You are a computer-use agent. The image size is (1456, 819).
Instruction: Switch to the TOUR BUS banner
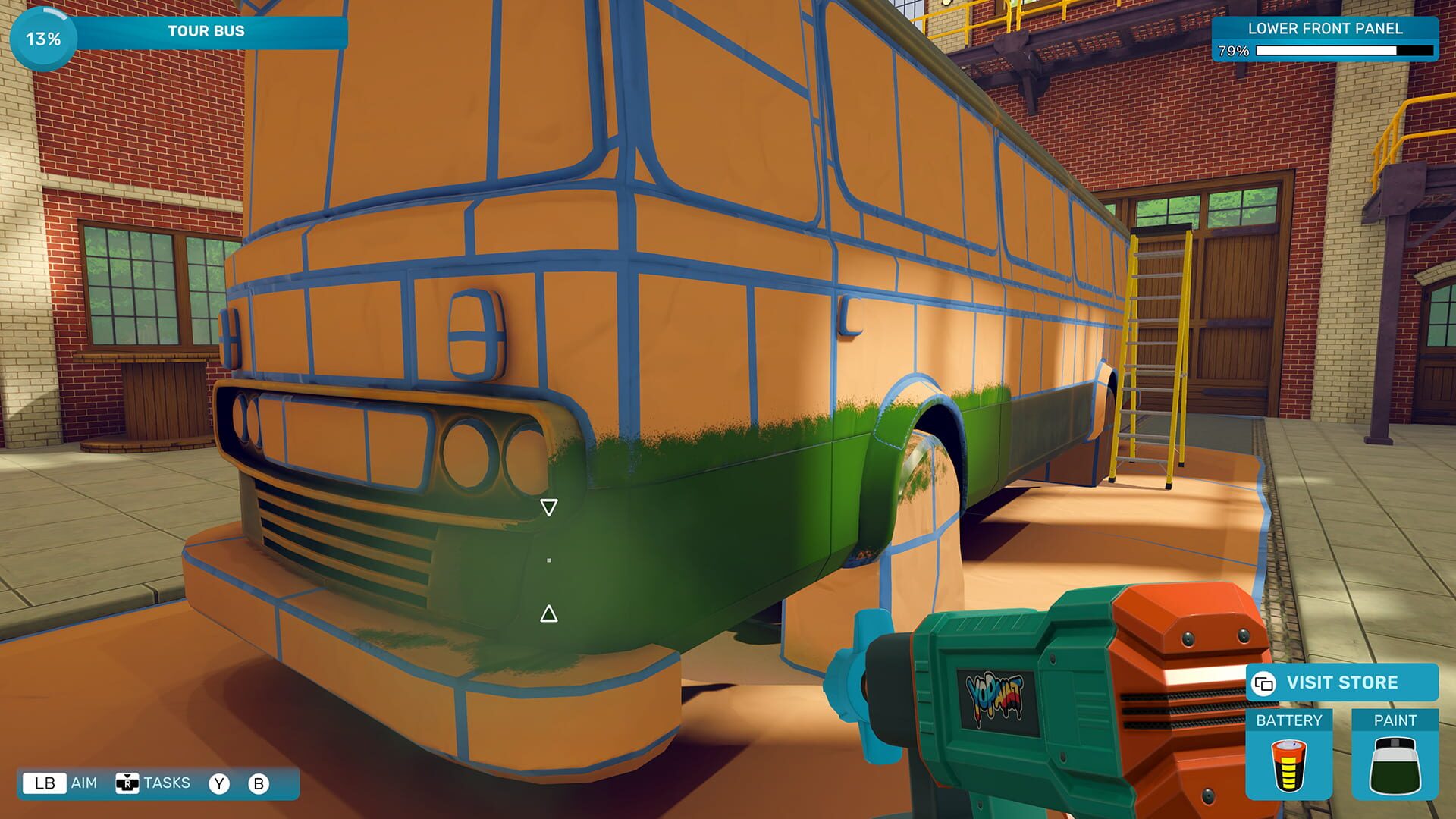[206, 32]
